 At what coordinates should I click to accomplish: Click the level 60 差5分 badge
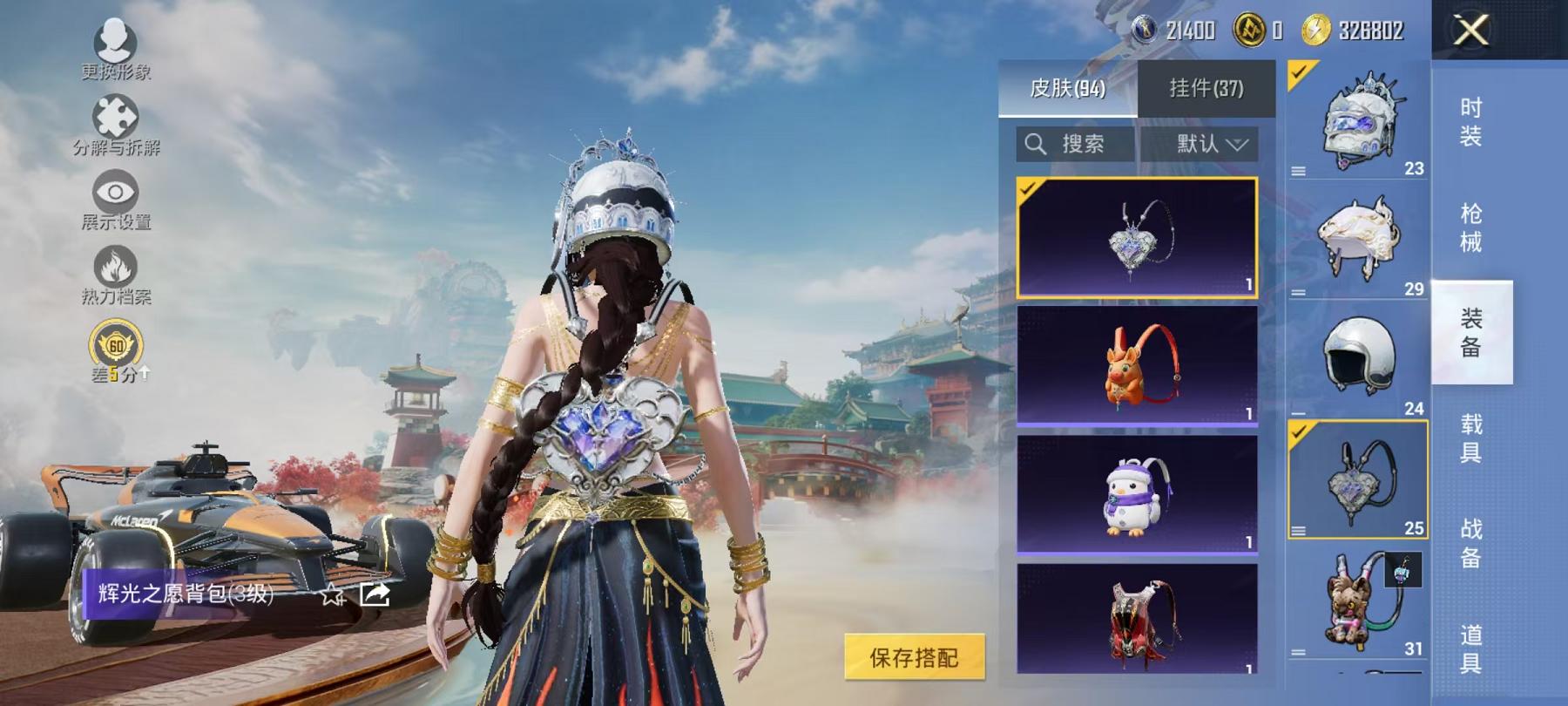[x=116, y=345]
